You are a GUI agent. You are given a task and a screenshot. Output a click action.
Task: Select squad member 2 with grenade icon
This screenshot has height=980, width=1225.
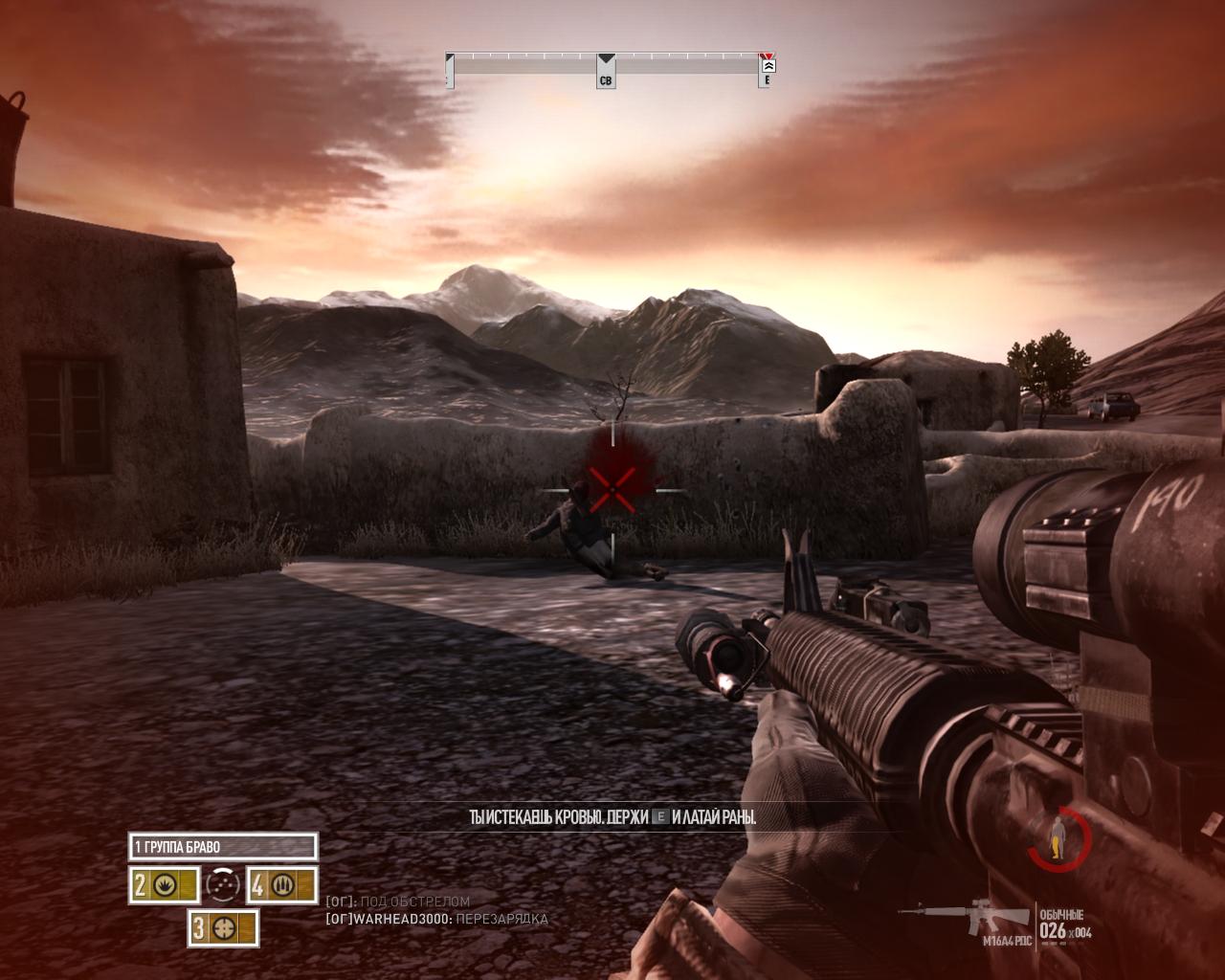pos(164,885)
